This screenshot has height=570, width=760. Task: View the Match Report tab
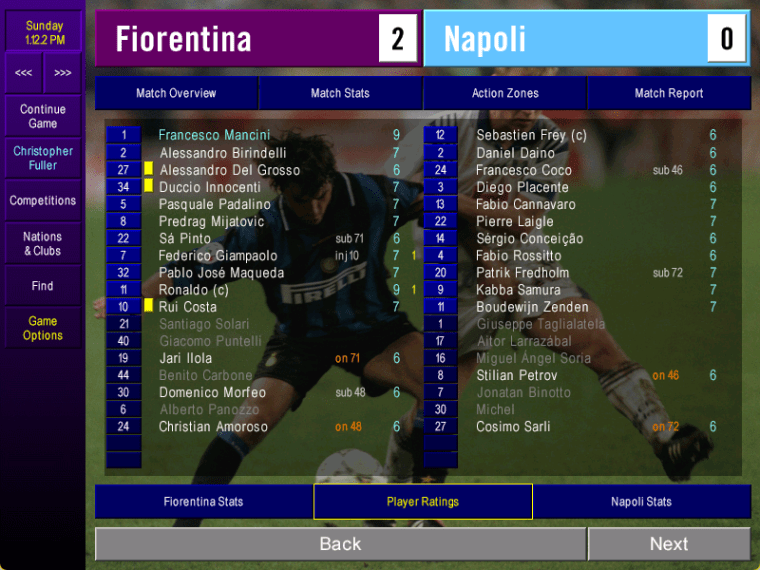click(x=668, y=93)
